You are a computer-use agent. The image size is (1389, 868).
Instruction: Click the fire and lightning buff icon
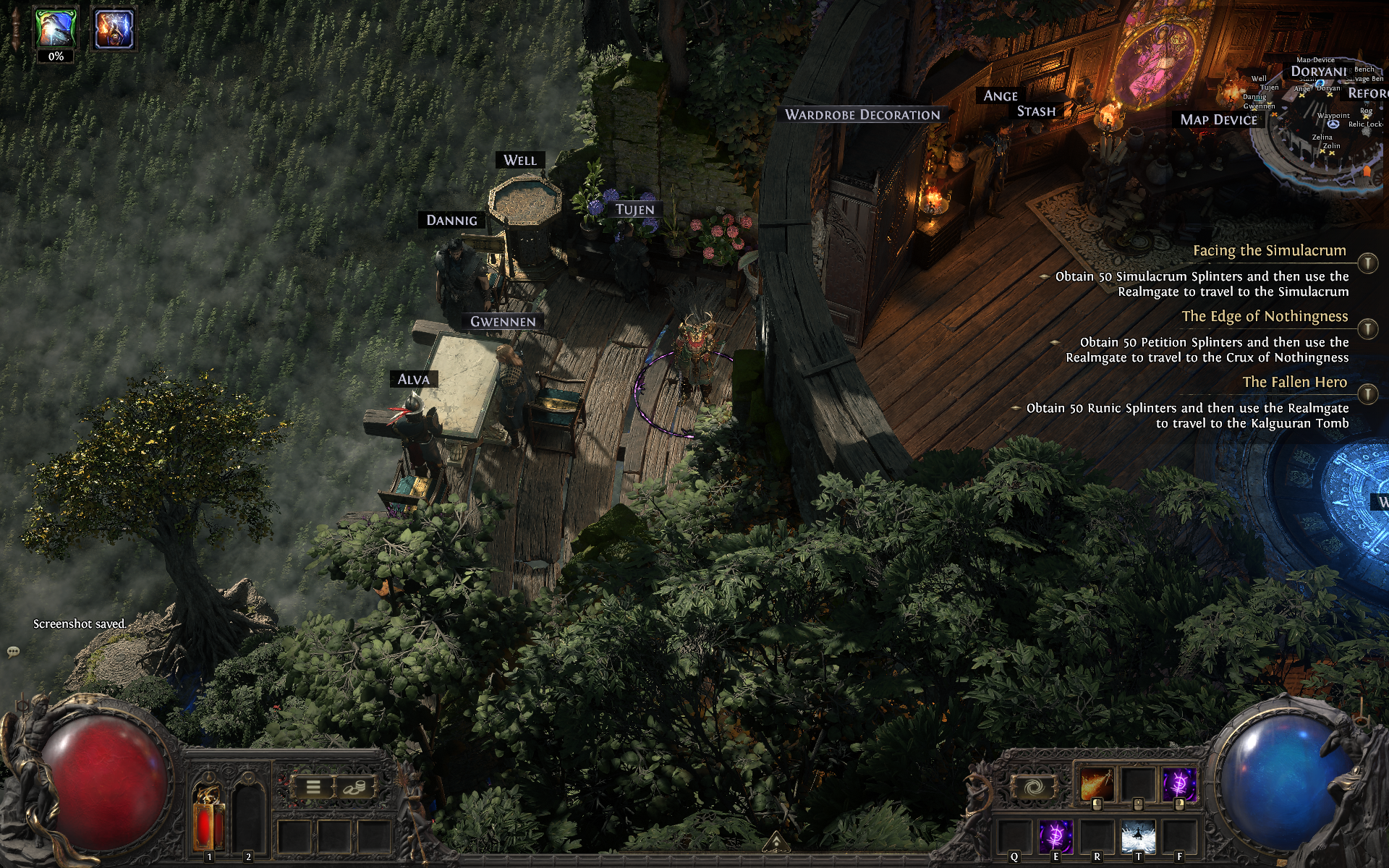coord(114,30)
